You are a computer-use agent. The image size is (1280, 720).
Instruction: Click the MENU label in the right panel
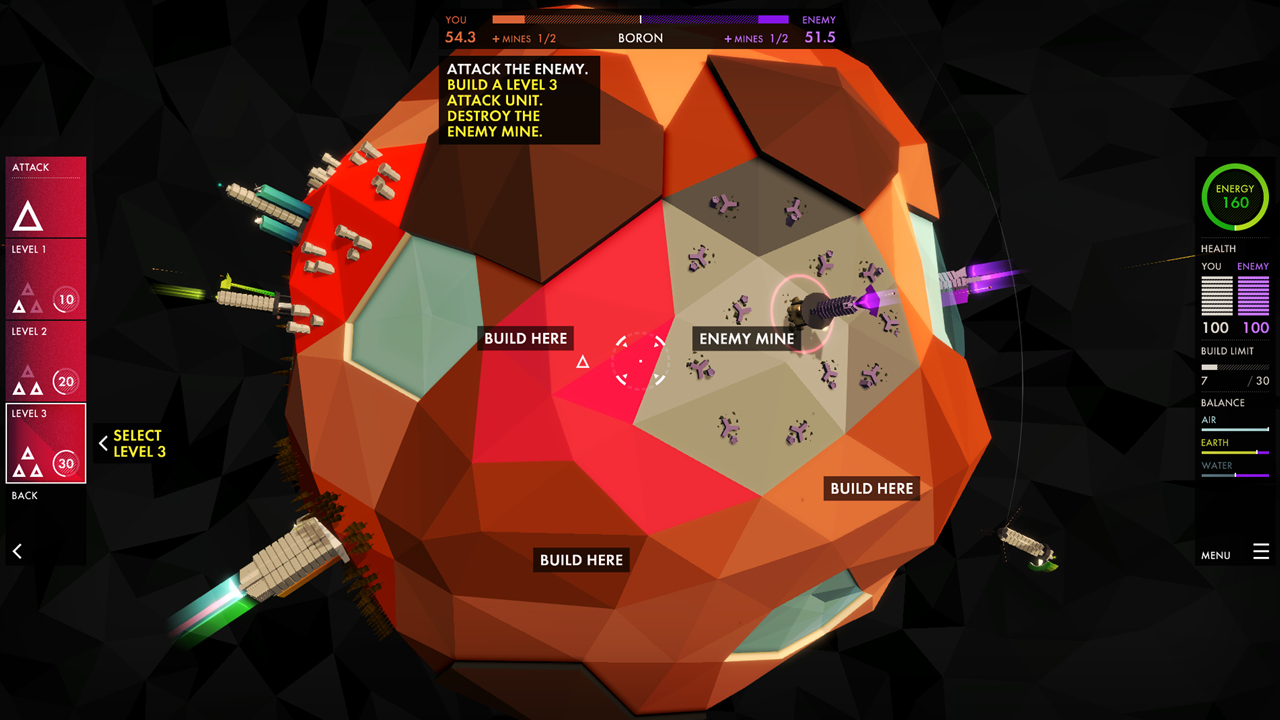point(1215,554)
